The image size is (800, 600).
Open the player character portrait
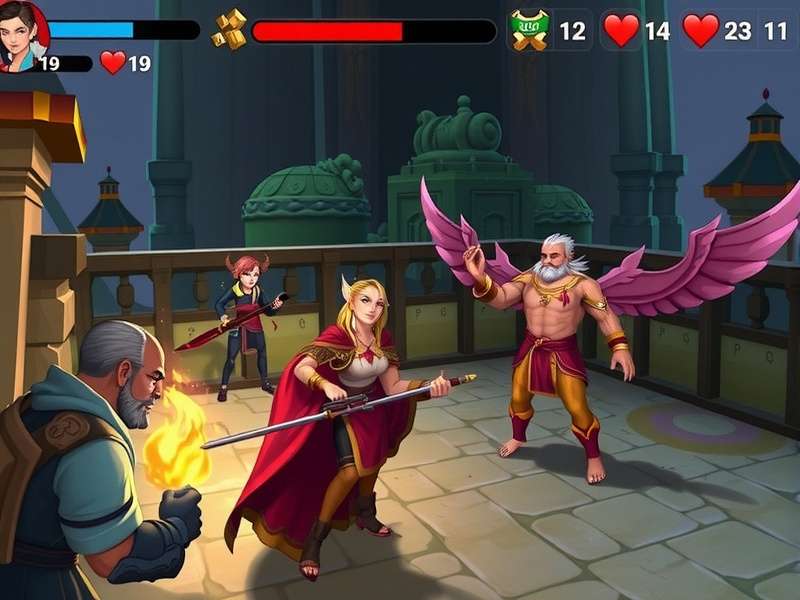(22, 34)
